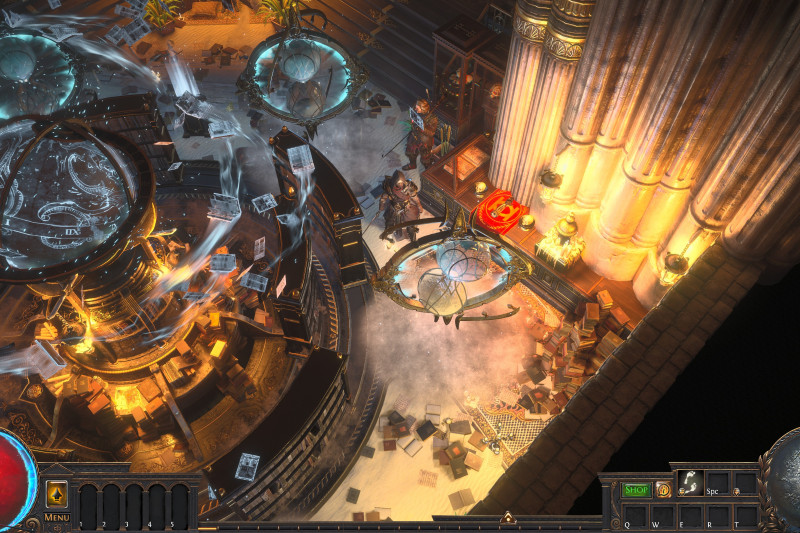This screenshot has height=533, width=800.
Task: Select the T skill slot
Action: point(745,515)
